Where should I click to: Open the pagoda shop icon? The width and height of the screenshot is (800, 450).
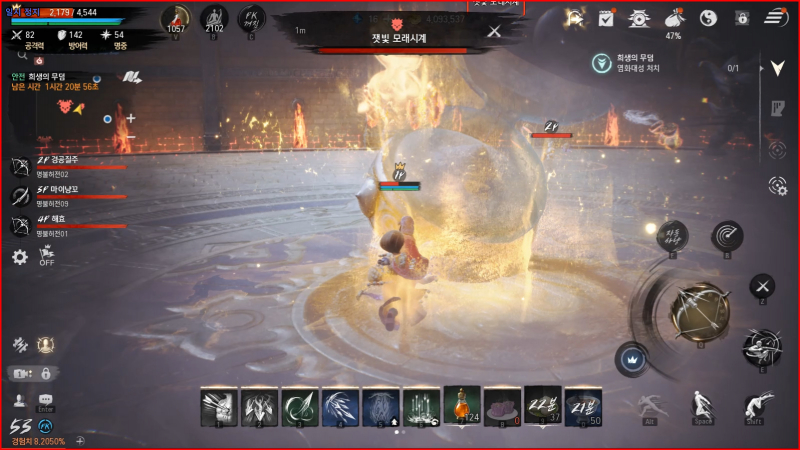pyautogui.click(x=639, y=18)
